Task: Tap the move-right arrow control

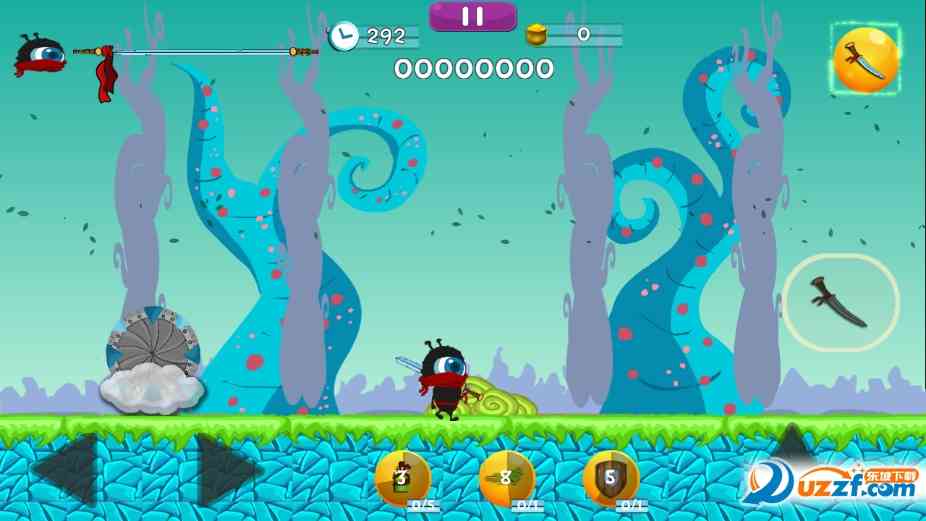Action: coord(228,467)
